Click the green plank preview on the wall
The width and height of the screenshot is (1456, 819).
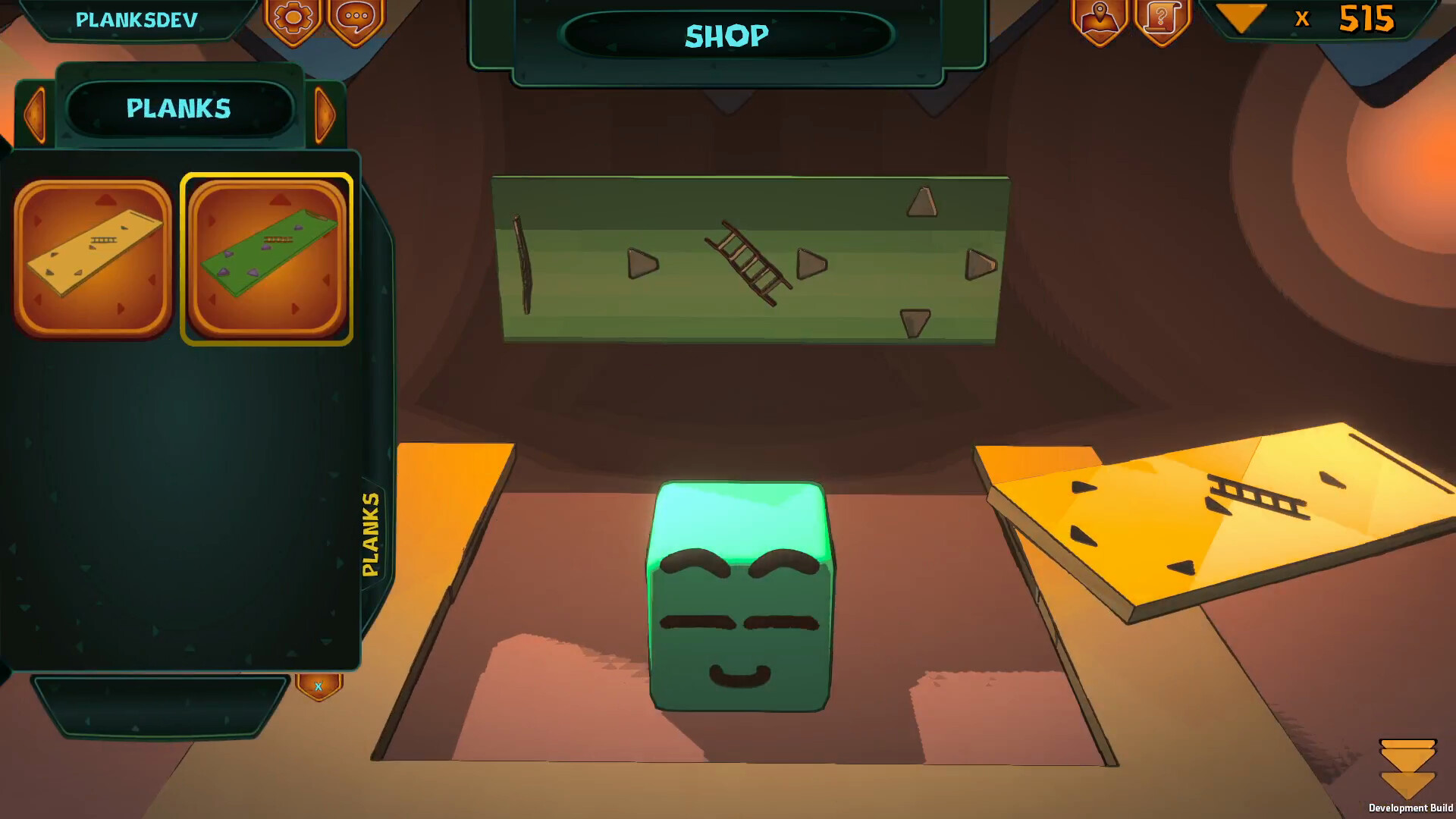point(751,258)
